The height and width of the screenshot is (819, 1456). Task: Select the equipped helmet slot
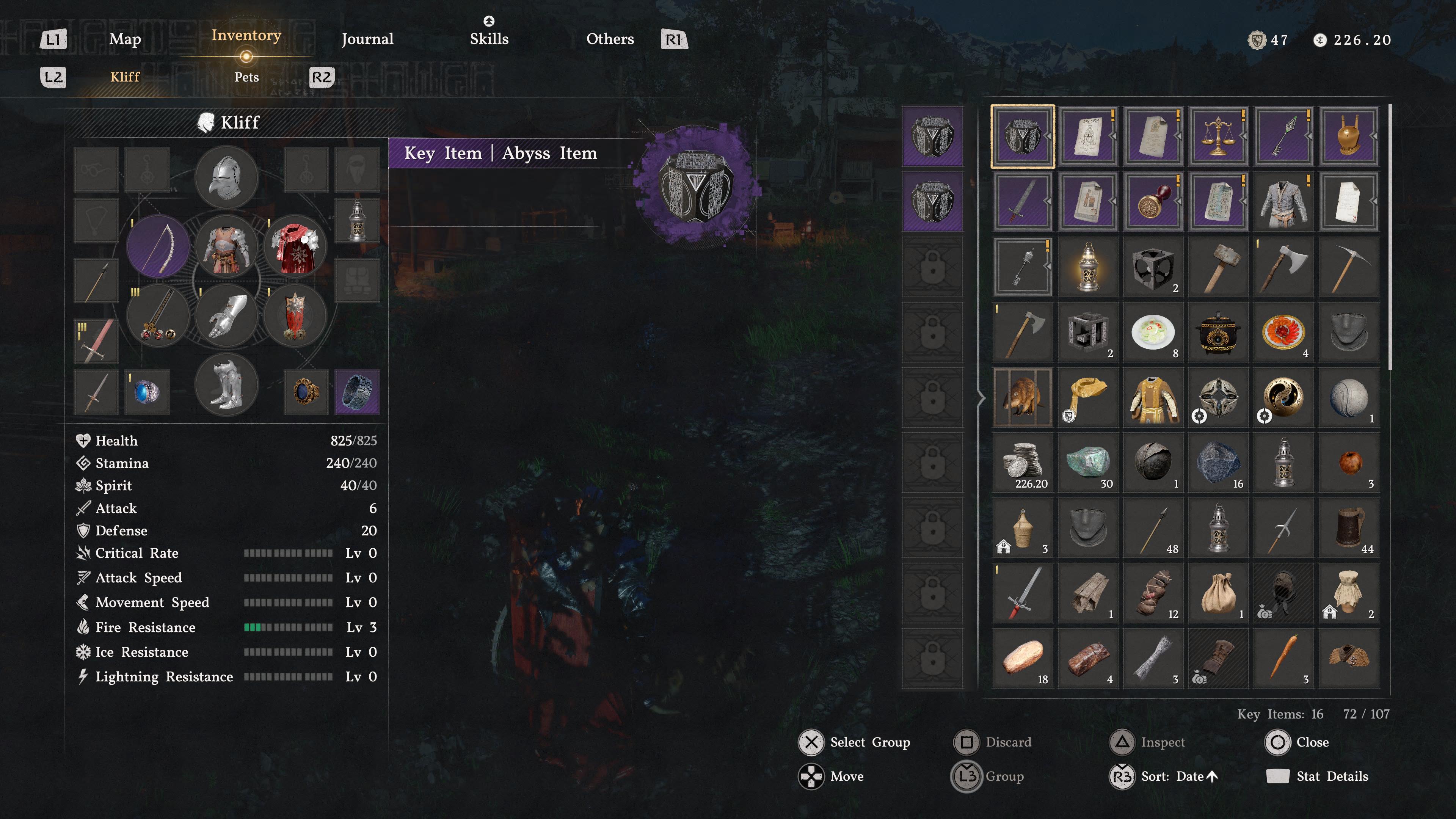(x=226, y=177)
